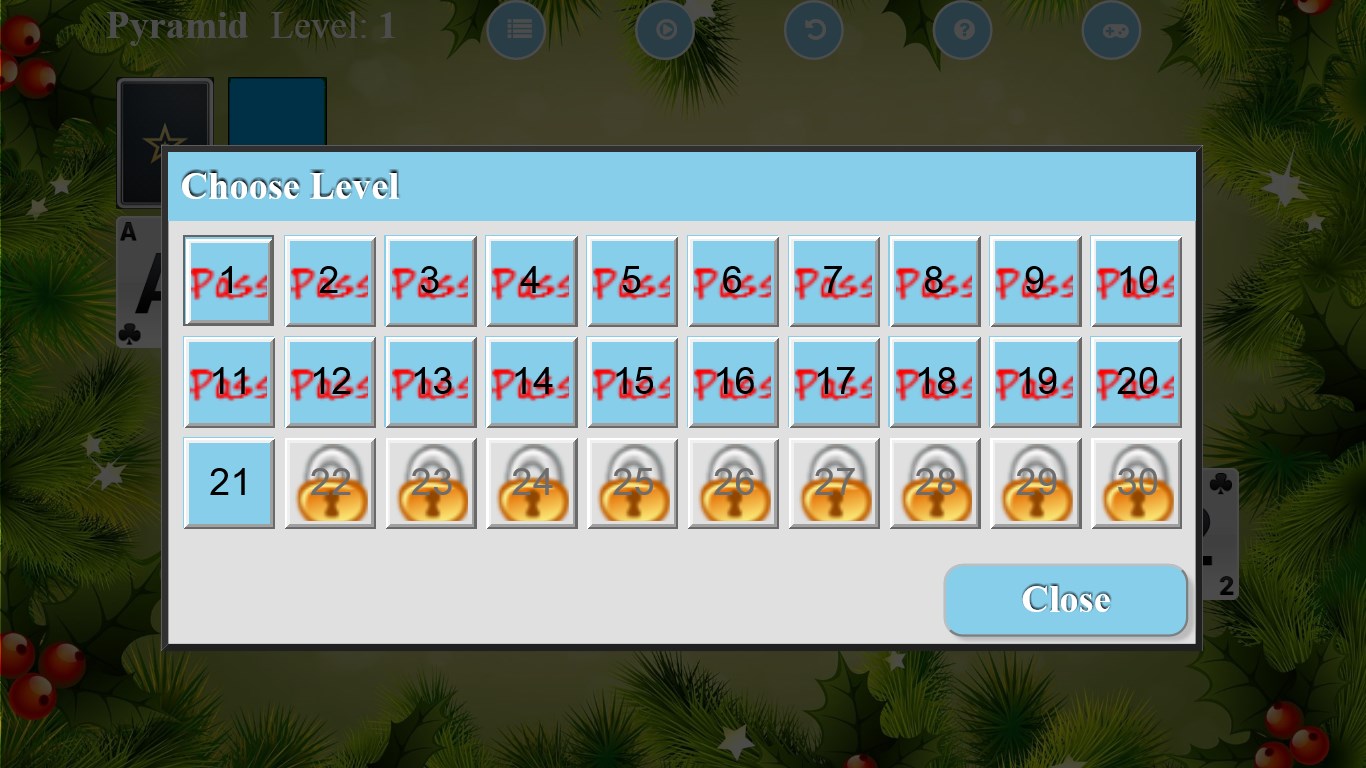Click the face-down draw pile card
The width and height of the screenshot is (1366, 768).
pos(164,140)
